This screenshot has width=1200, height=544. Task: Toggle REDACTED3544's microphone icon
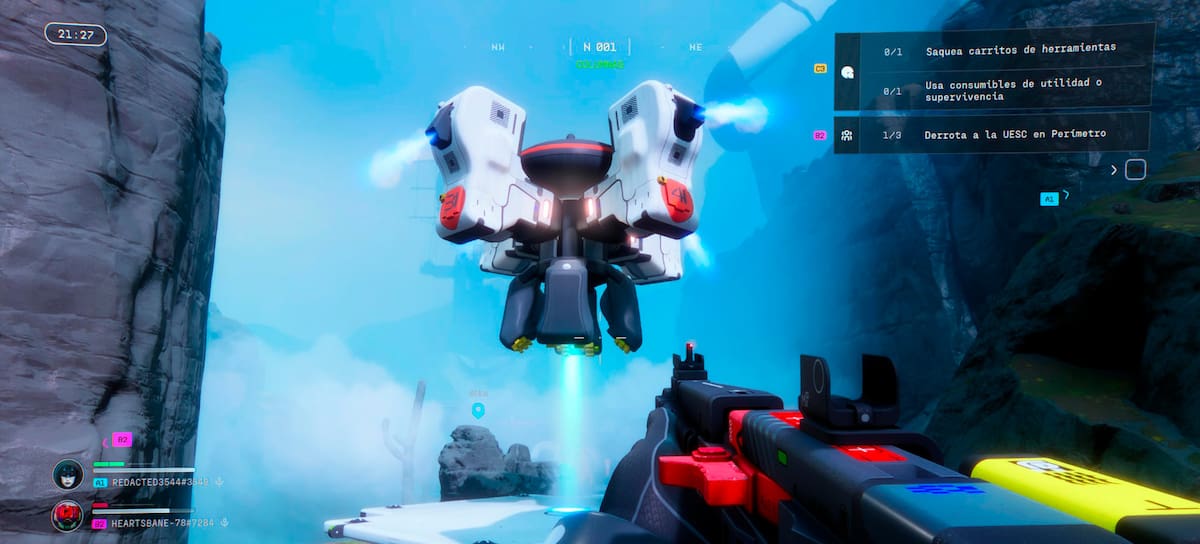pyautogui.click(x=220, y=482)
